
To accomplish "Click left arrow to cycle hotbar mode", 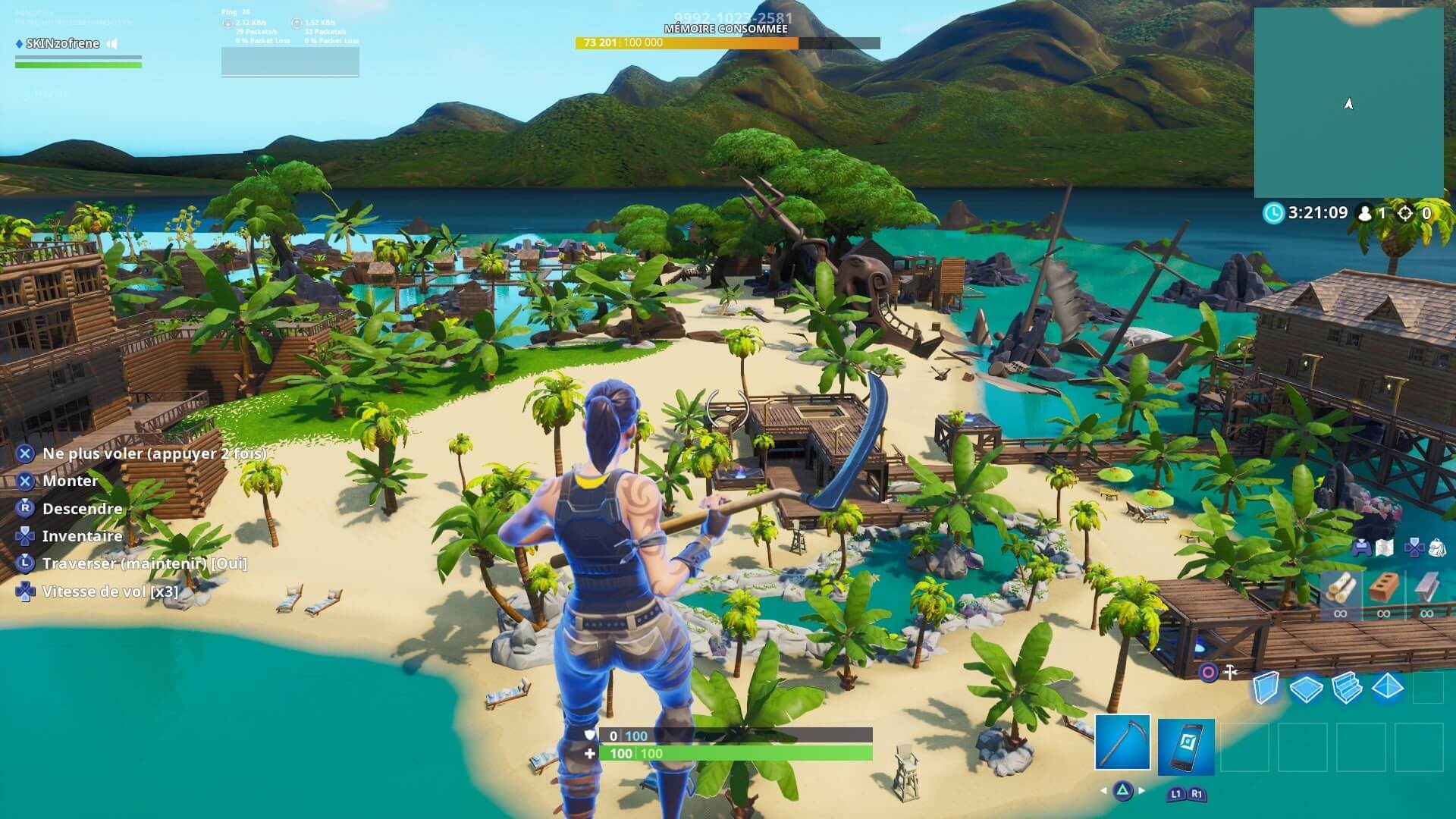I will pyautogui.click(x=1103, y=790).
